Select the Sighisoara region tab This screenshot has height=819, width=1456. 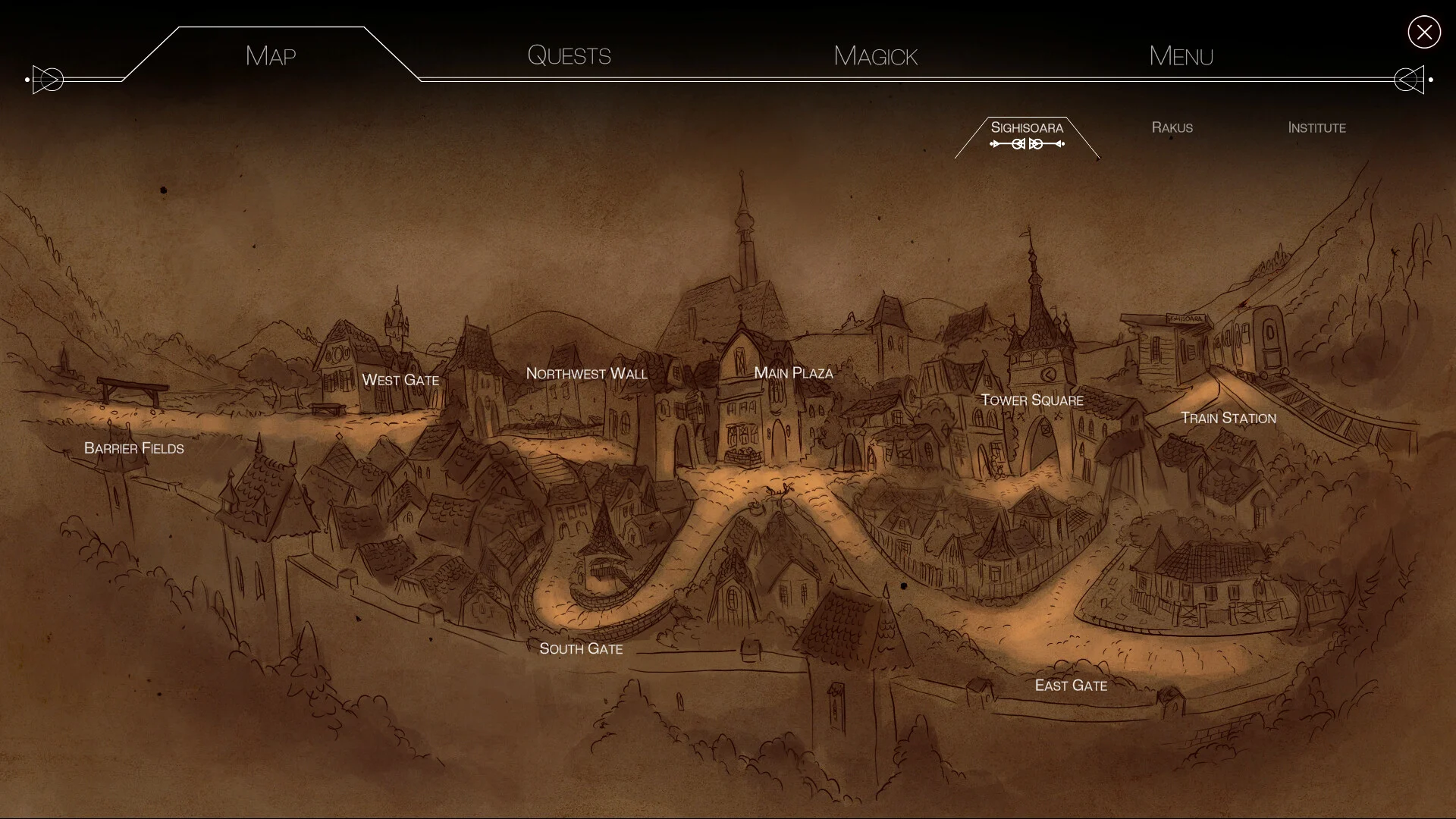[x=1027, y=127]
